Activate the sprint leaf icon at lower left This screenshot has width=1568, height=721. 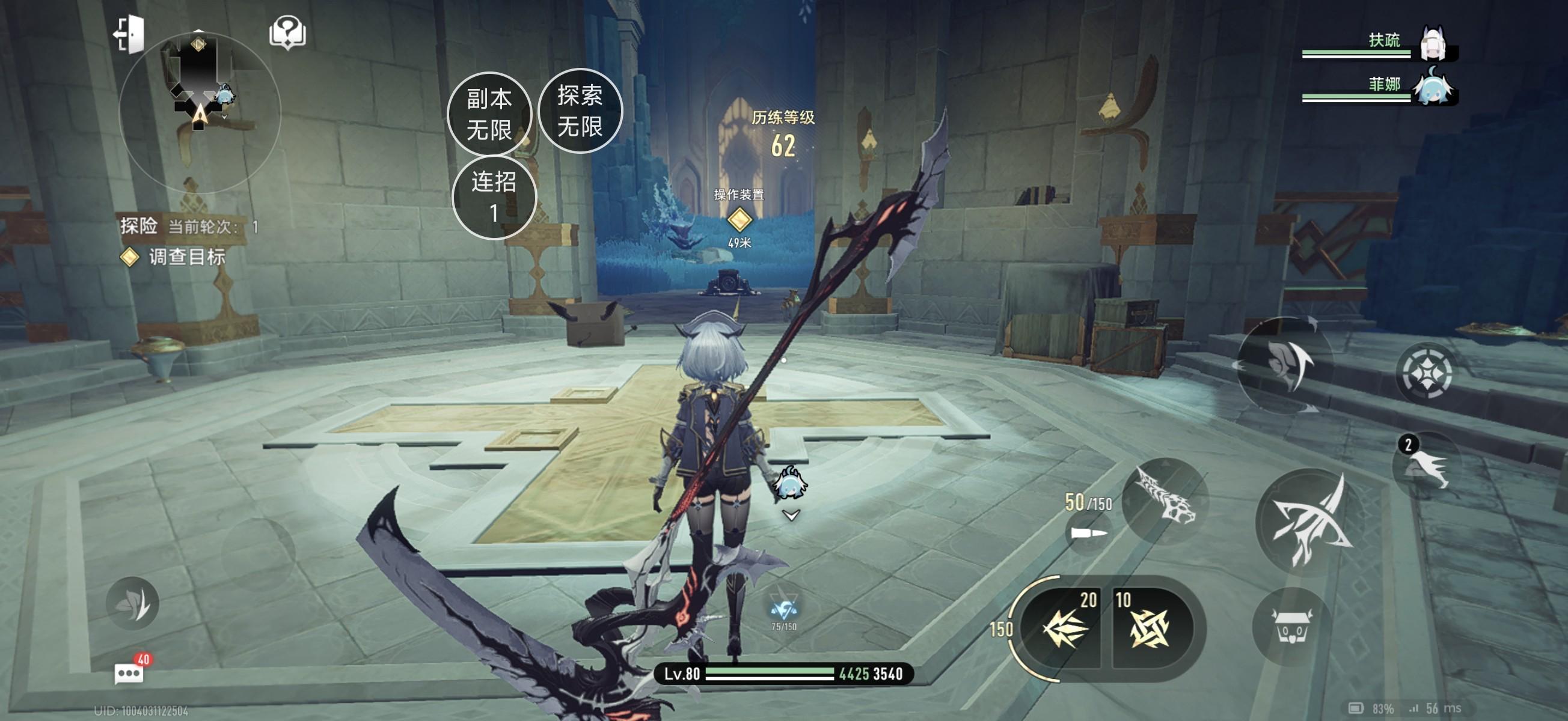pyautogui.click(x=132, y=603)
